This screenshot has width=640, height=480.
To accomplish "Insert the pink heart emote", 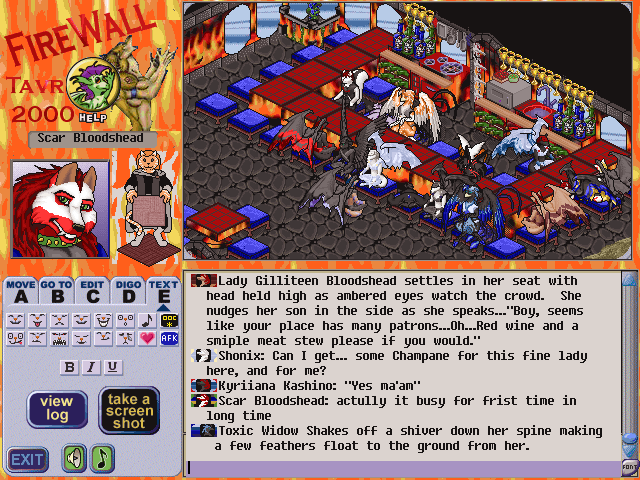I will coord(146,339).
